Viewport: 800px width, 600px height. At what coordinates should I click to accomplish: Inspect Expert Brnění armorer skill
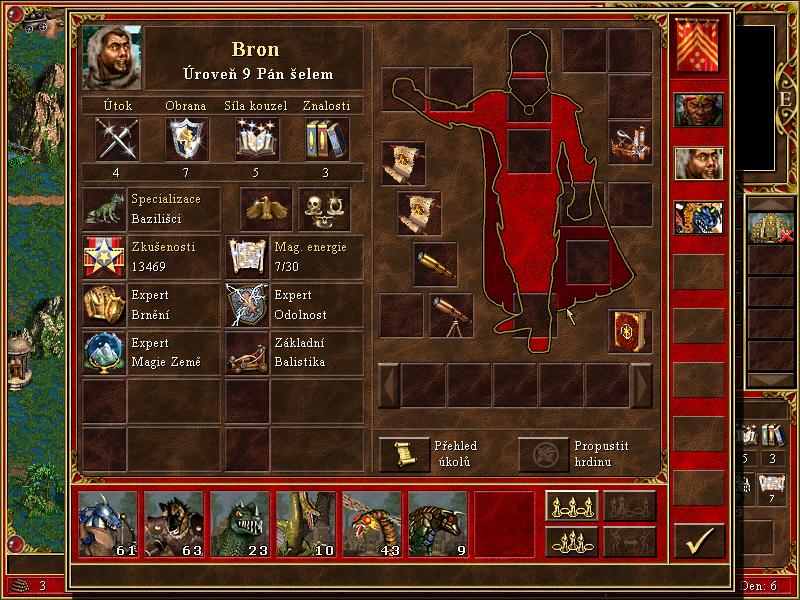click(x=105, y=304)
